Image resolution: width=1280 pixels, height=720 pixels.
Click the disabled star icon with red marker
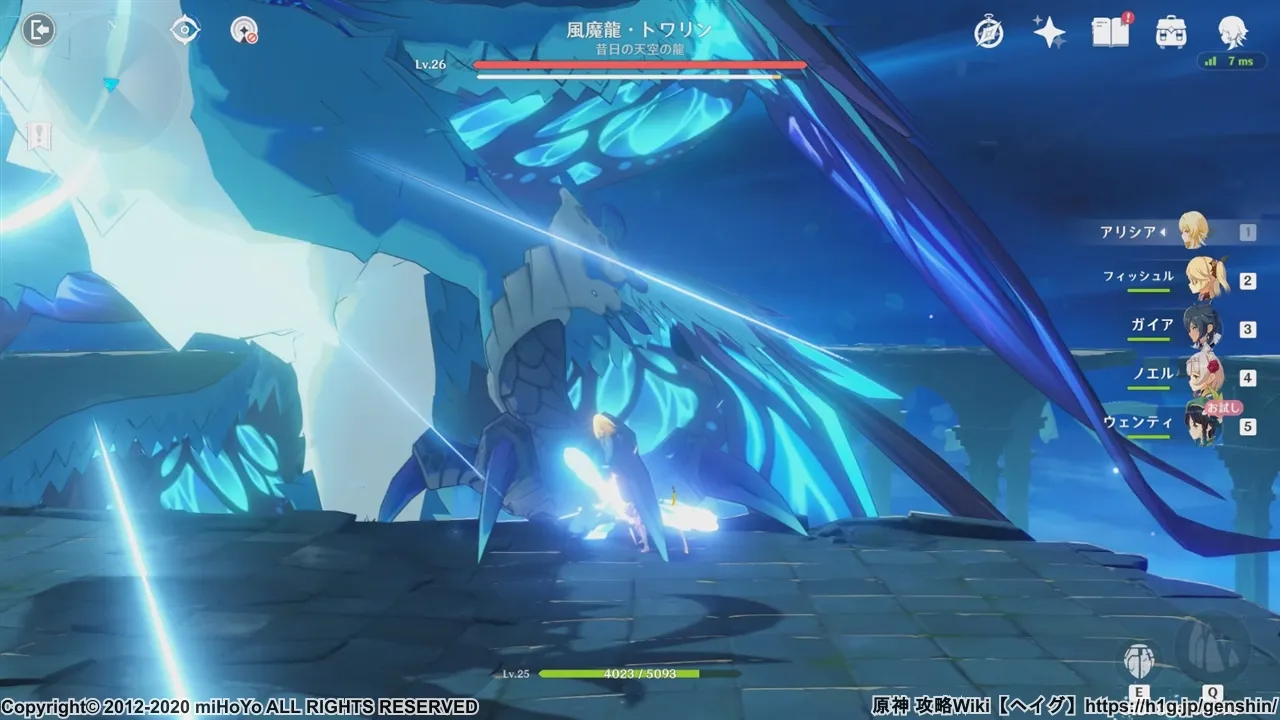click(x=244, y=30)
